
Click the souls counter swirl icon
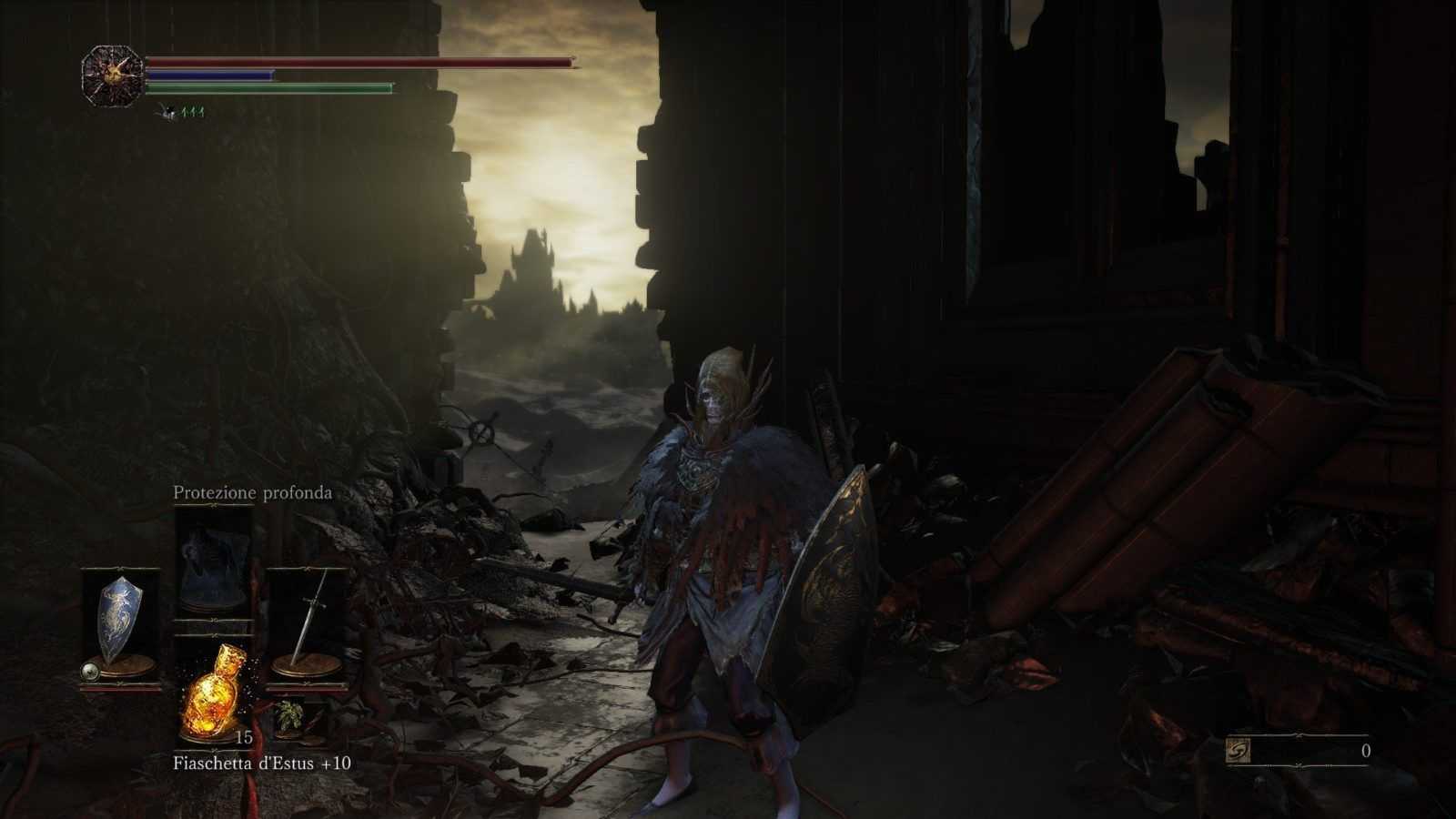click(x=1240, y=751)
